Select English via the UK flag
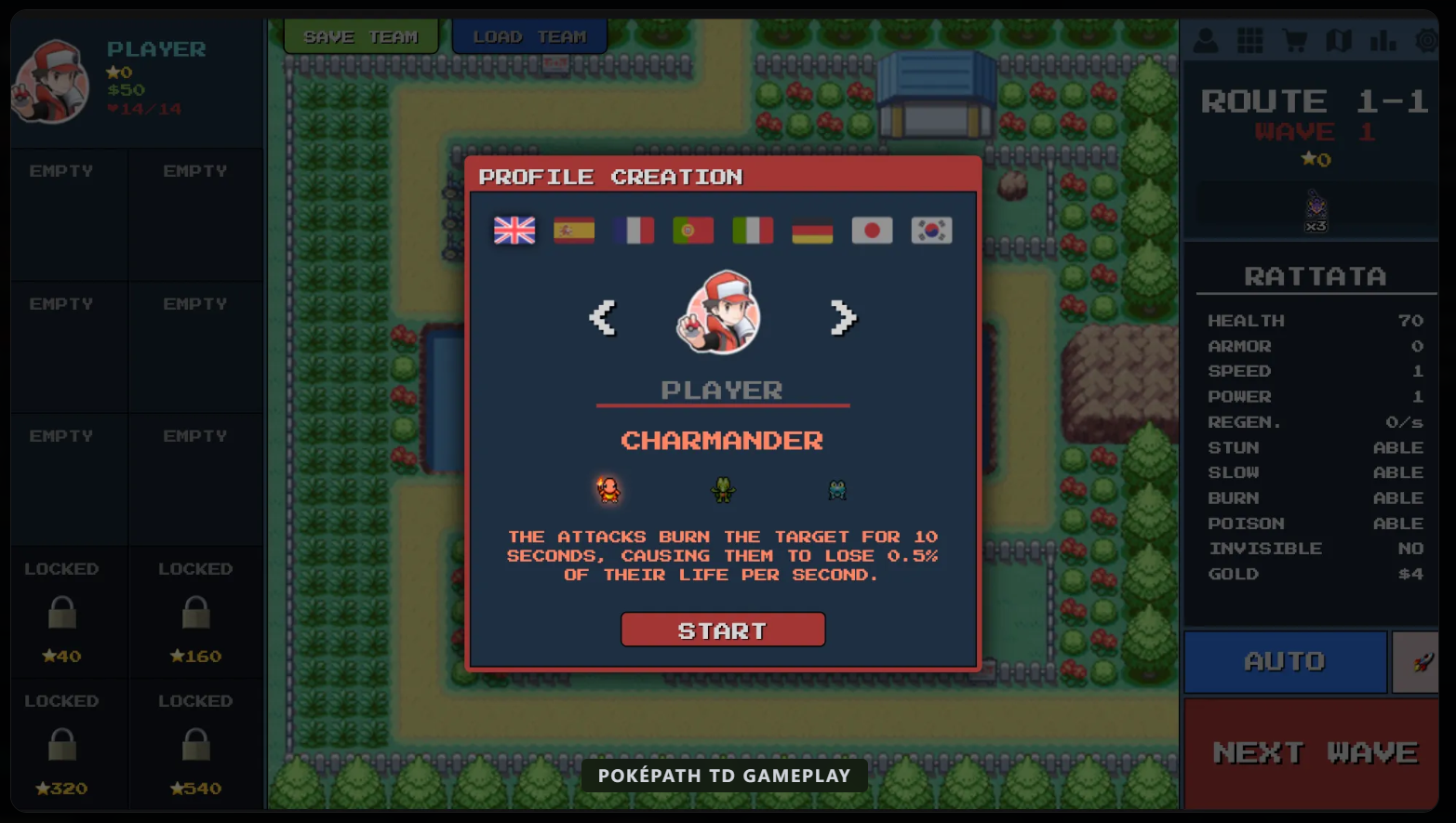The image size is (1456, 823). 514,230
